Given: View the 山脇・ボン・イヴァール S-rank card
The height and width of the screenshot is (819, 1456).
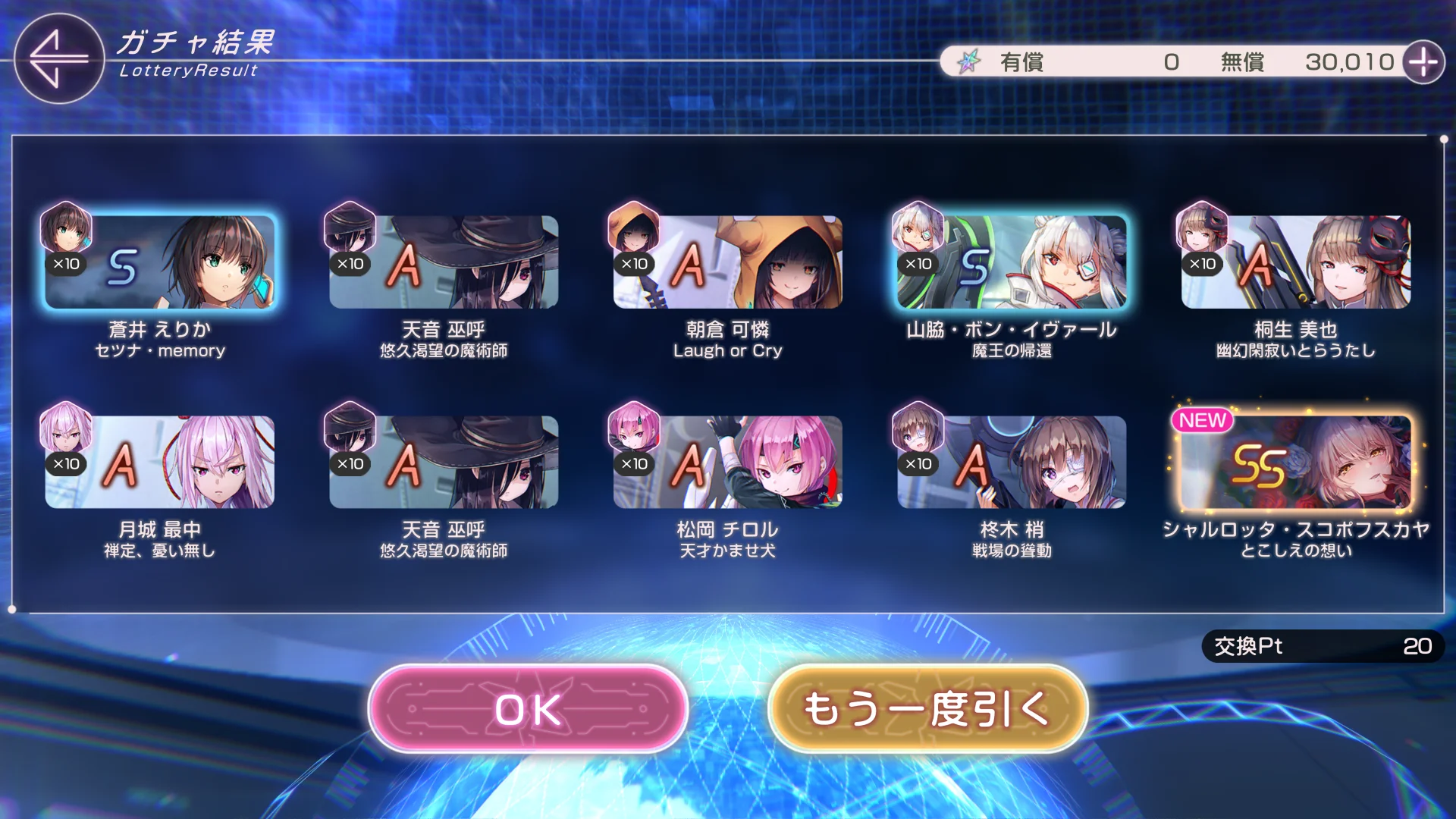Looking at the screenshot, I should [x=1011, y=262].
